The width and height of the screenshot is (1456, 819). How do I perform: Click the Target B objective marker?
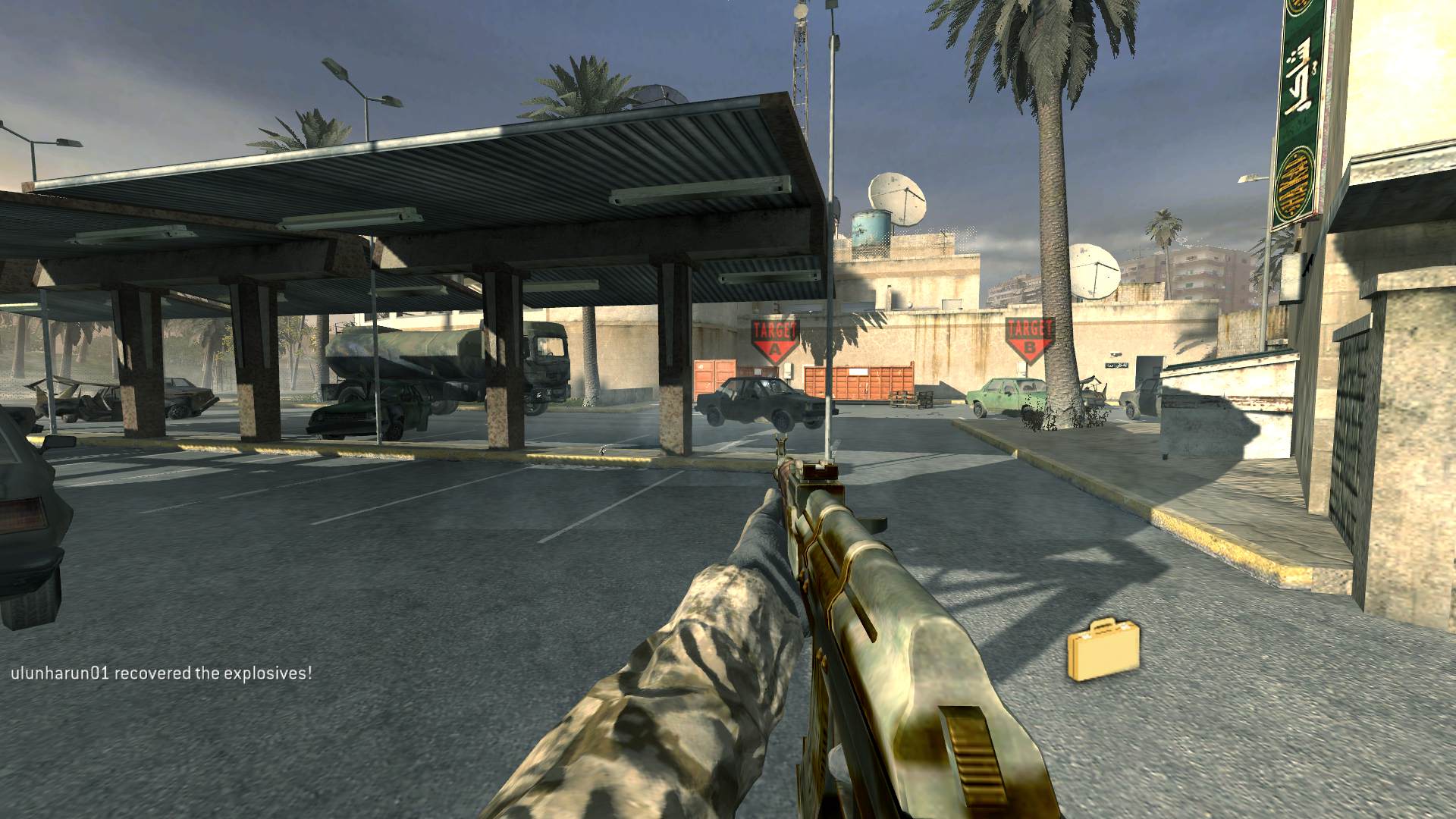tap(1029, 337)
